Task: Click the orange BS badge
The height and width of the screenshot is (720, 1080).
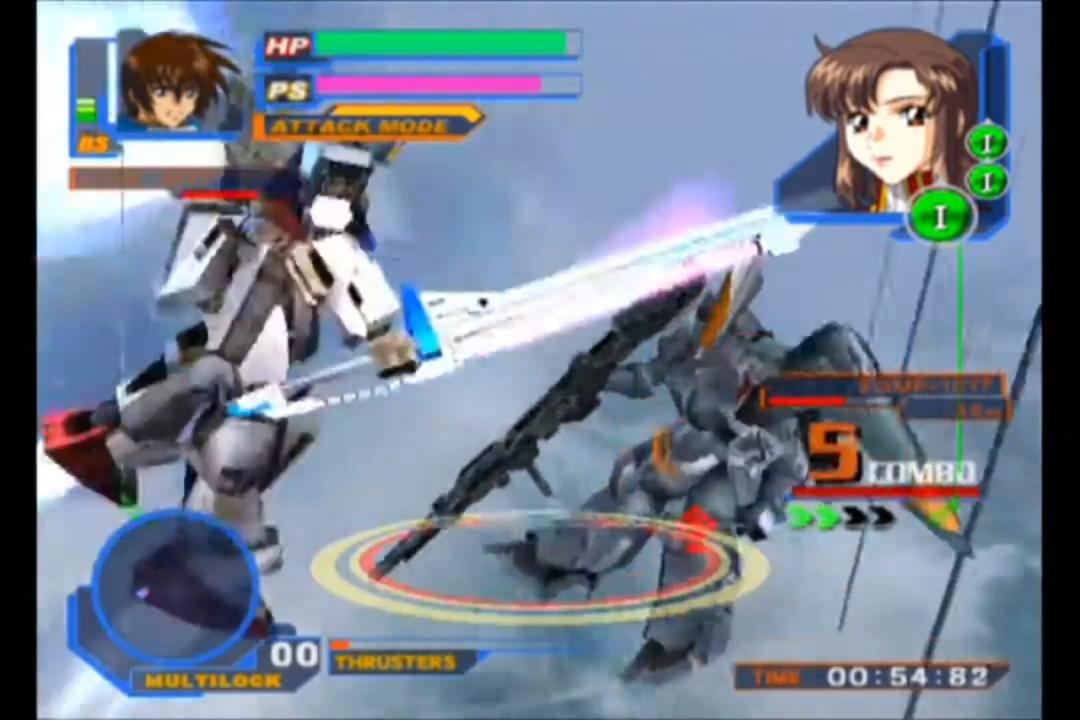Action: coord(94,144)
